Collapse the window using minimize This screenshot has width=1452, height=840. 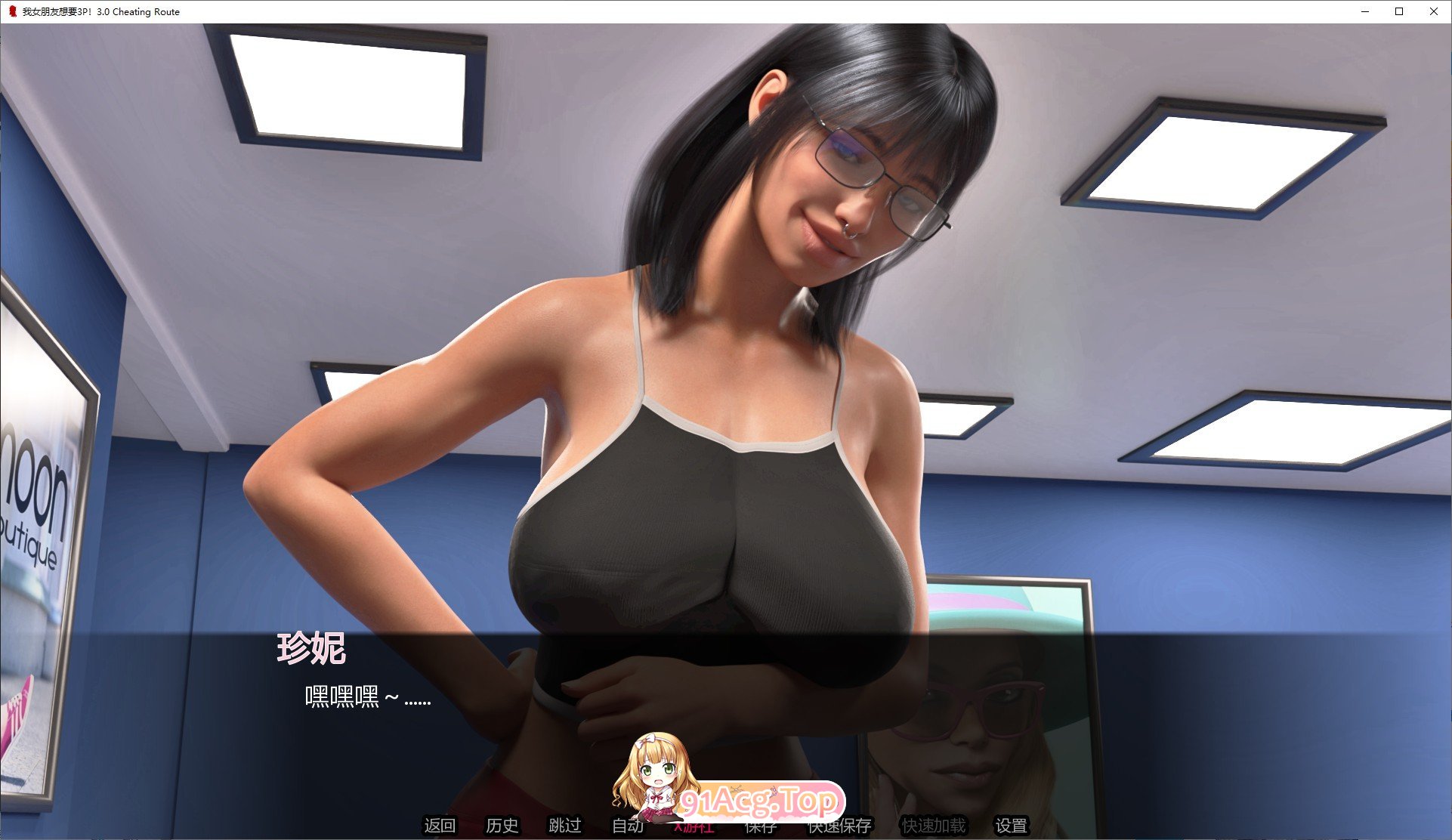tap(1364, 11)
